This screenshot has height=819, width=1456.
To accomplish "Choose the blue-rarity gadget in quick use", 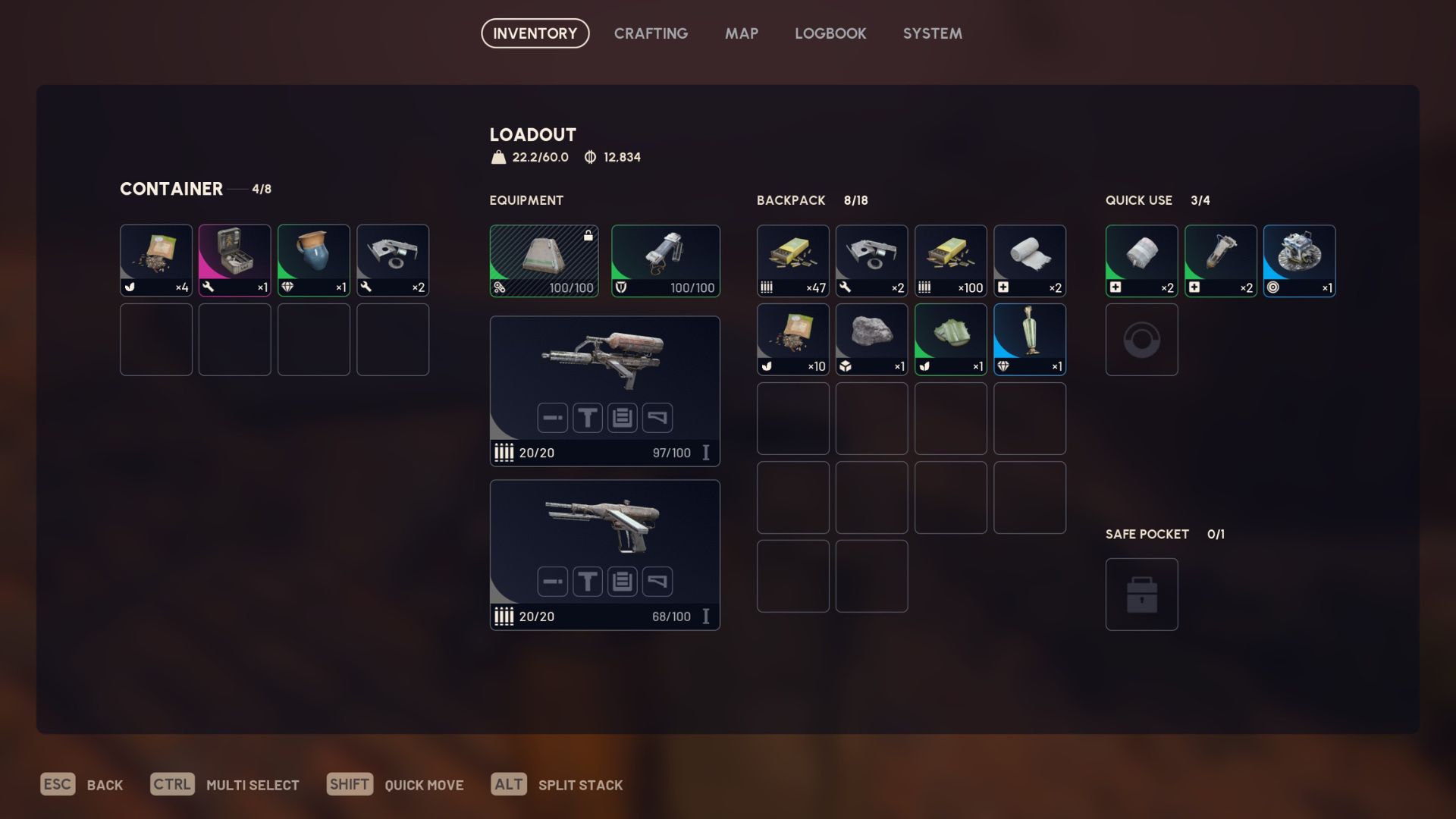I will coord(1299,260).
